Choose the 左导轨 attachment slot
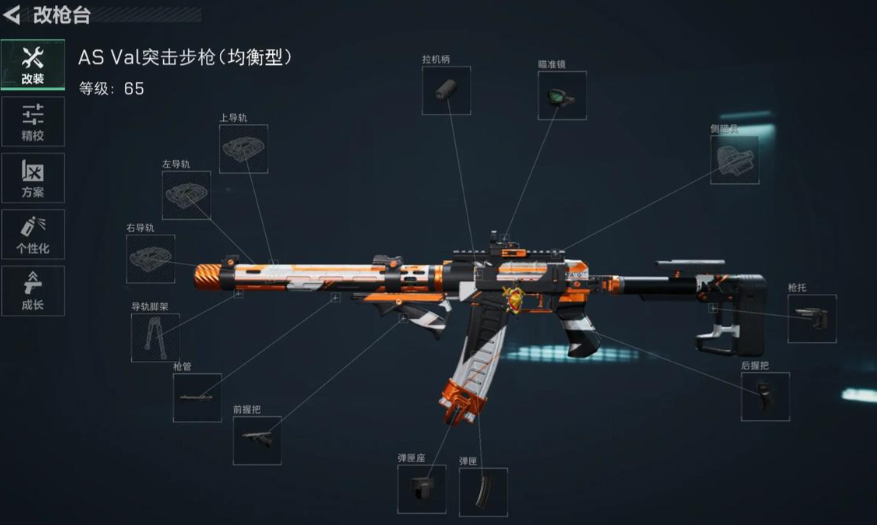Screen dimensions: 877x525 pos(186,195)
